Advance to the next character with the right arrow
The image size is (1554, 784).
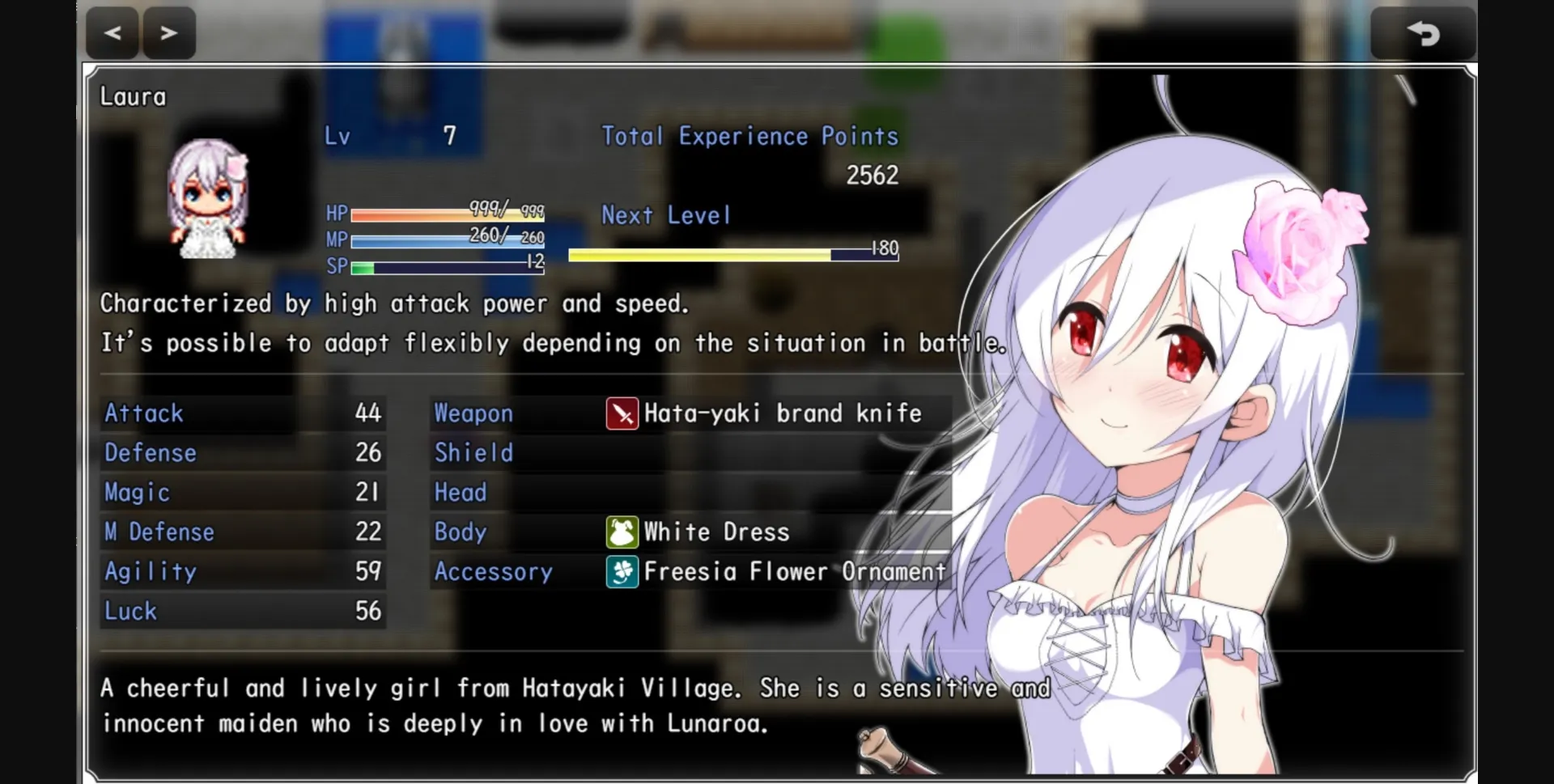pyautogui.click(x=168, y=33)
